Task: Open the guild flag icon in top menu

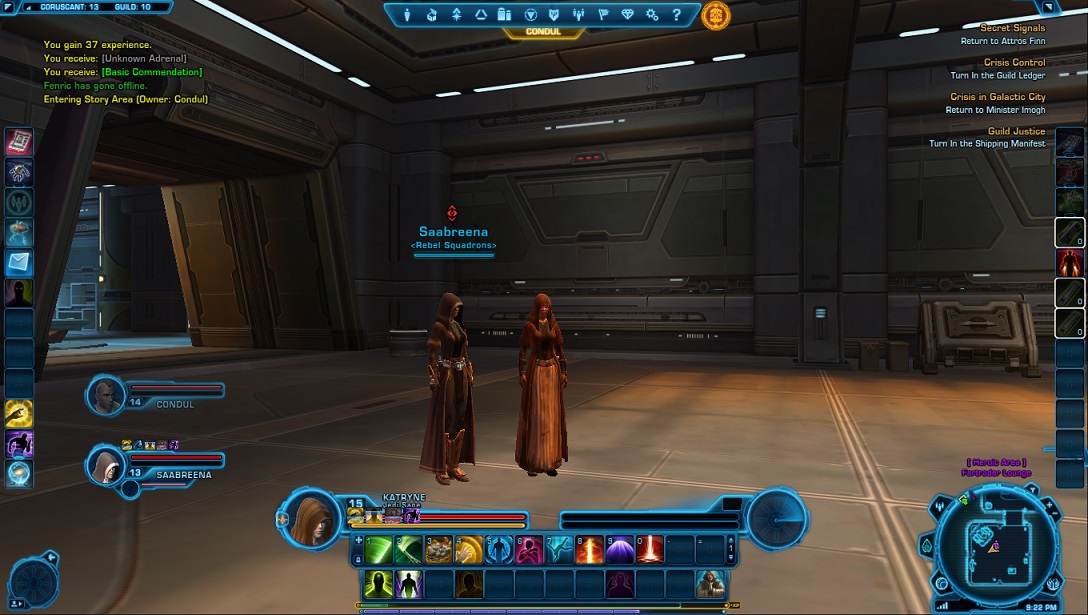Action: click(x=603, y=15)
